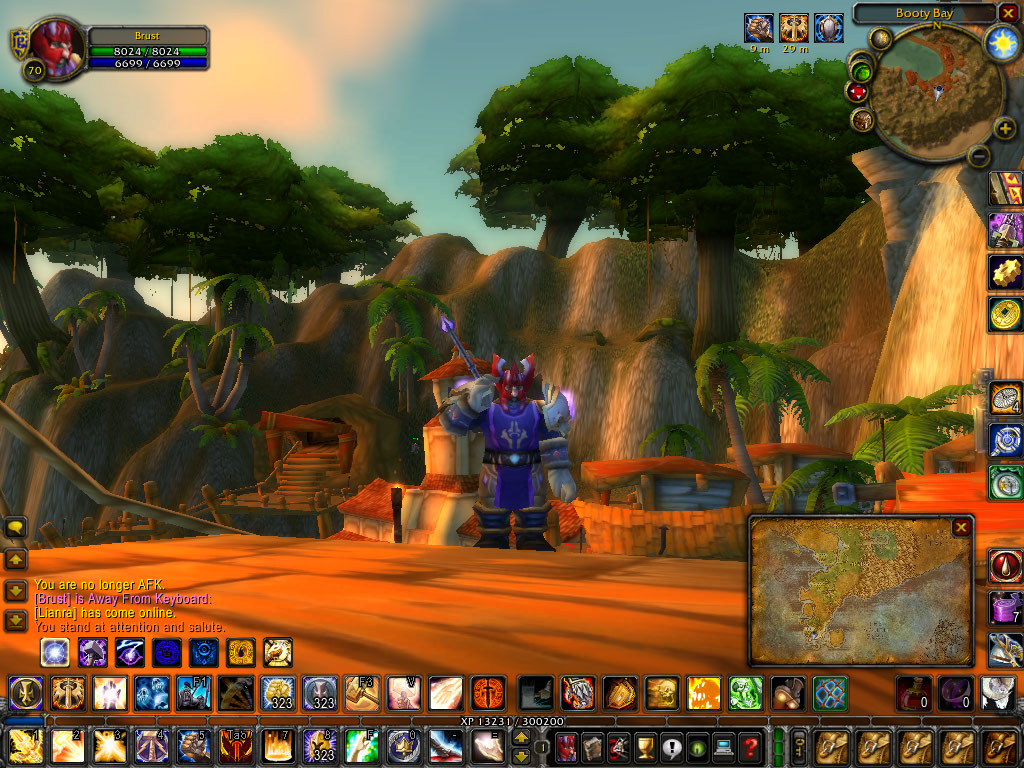Activate the green skull ability icon
Viewport: 1024px width, 768px height.
point(745,692)
